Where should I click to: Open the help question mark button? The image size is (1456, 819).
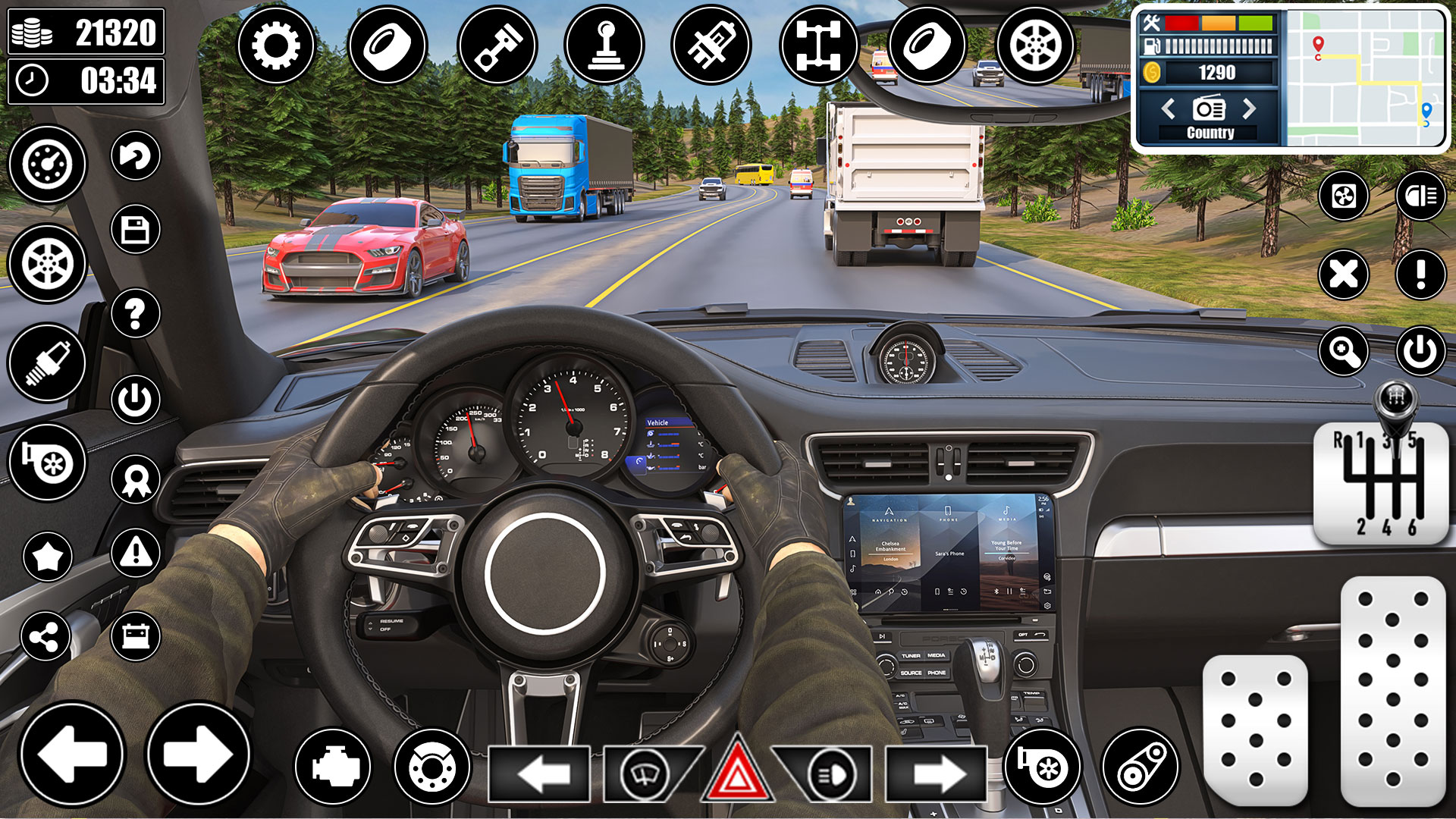click(x=135, y=313)
